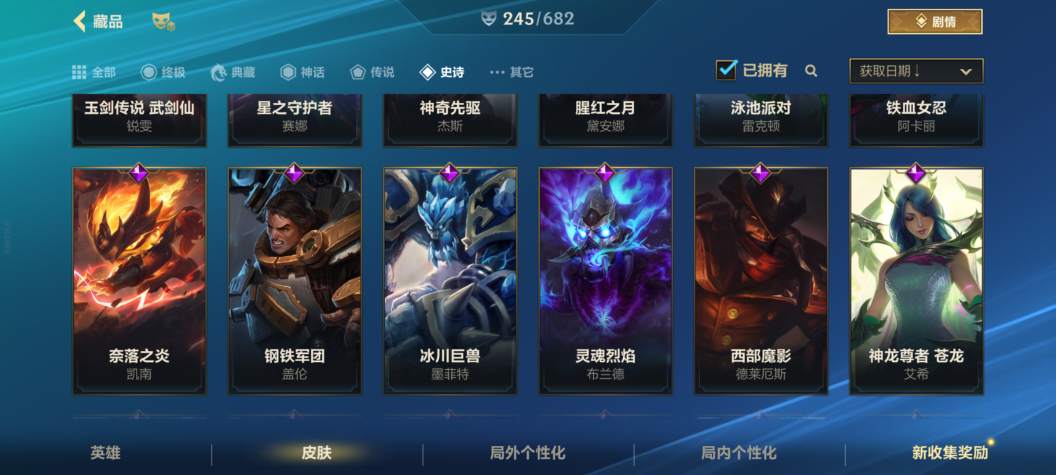Image resolution: width=1056 pixels, height=475 pixels.
Task: Open the 新收集奖励 rewards tab
Action: click(949, 453)
